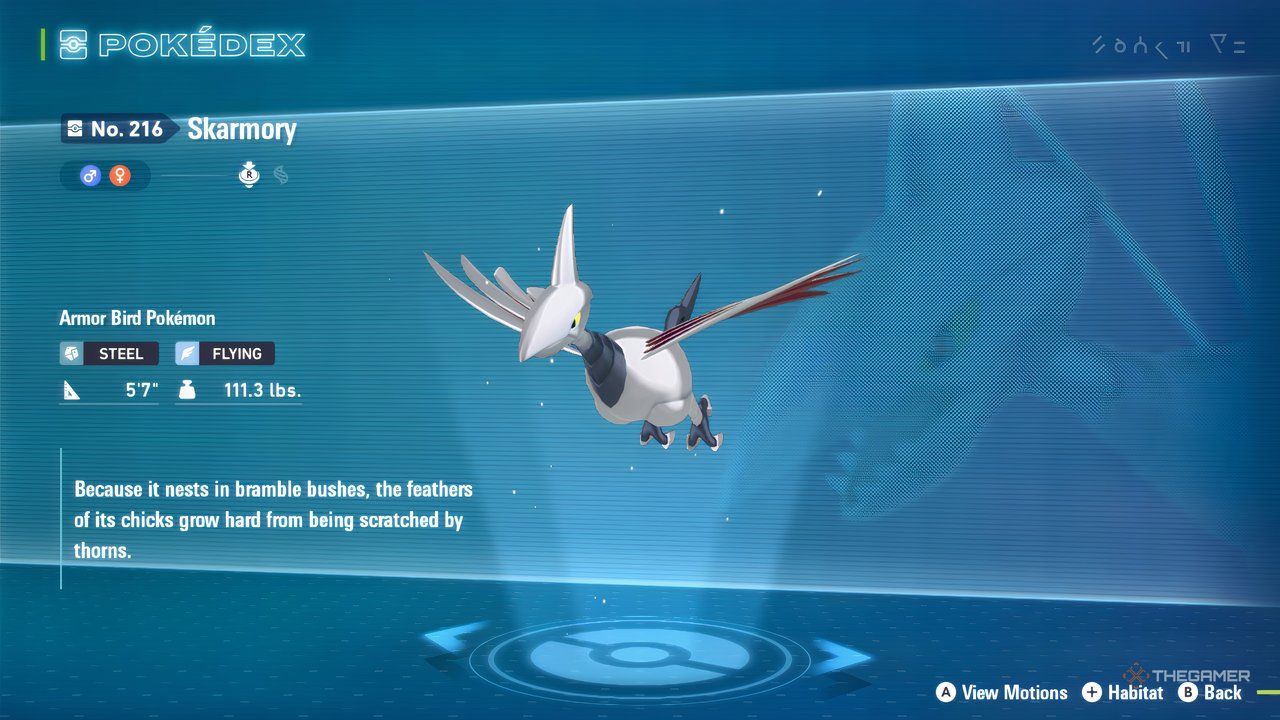Show the Habitat page
The image size is (1280, 720).
[x=1122, y=692]
